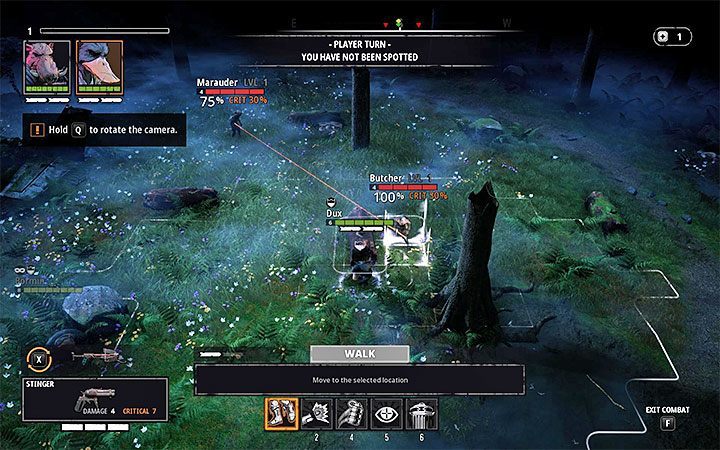The height and width of the screenshot is (450, 720).
Task: Open the item counter in top-right corner
Action: (x=670, y=37)
